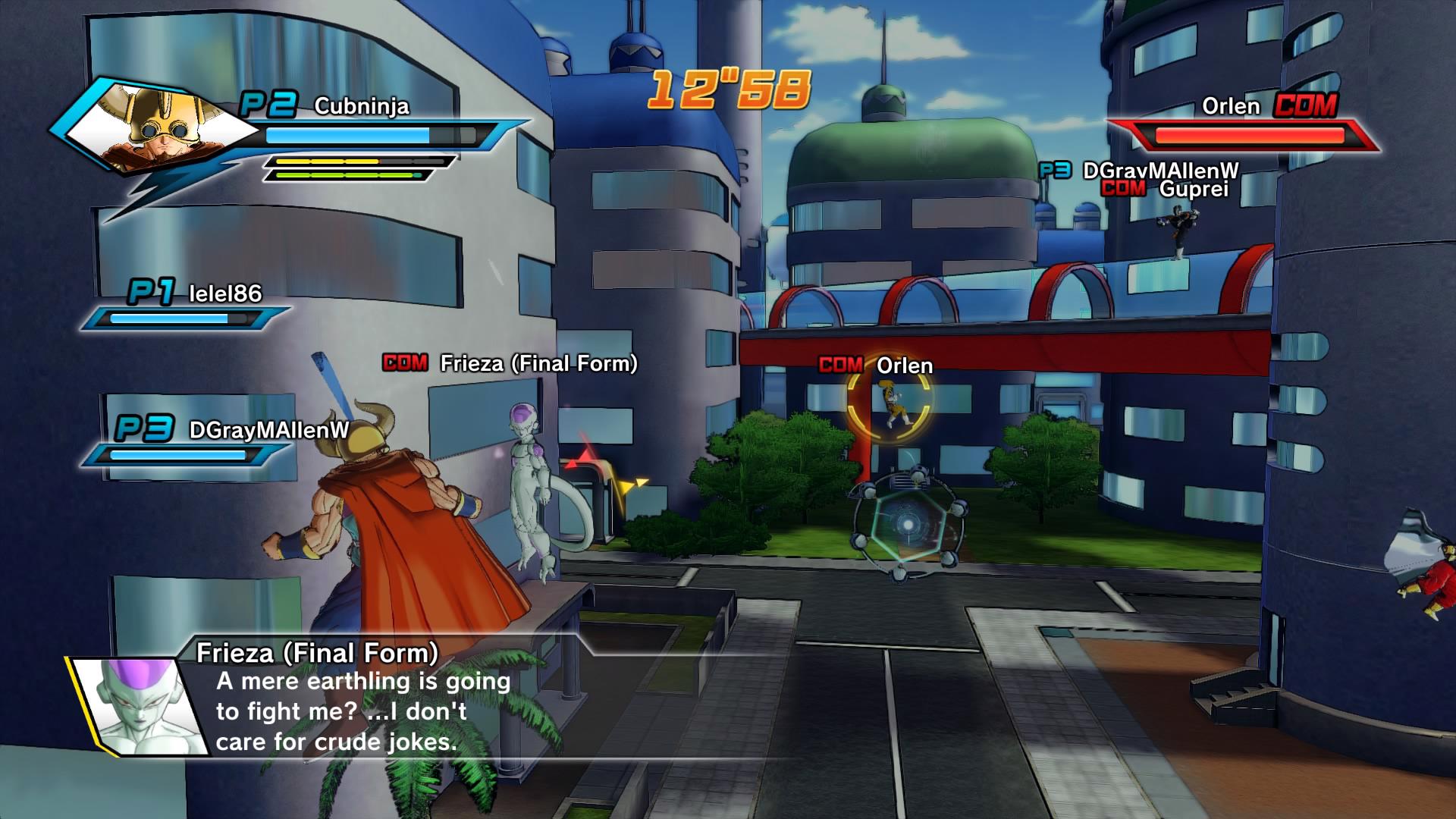Click the Frieza (Final Form) COM nameplate
The image size is (1456, 819).
click(510, 364)
